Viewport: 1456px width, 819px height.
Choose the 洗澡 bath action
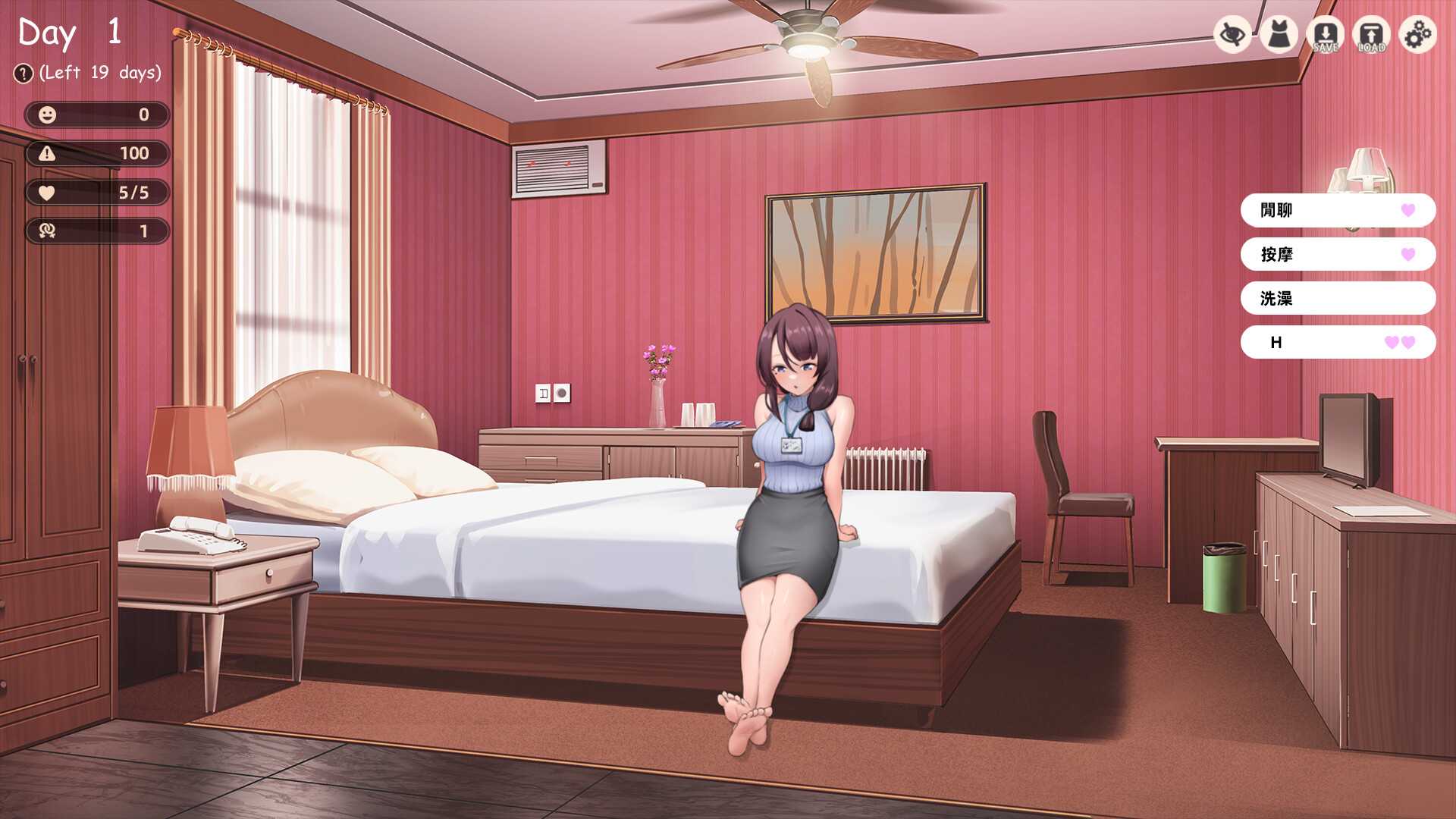pyautogui.click(x=1338, y=298)
